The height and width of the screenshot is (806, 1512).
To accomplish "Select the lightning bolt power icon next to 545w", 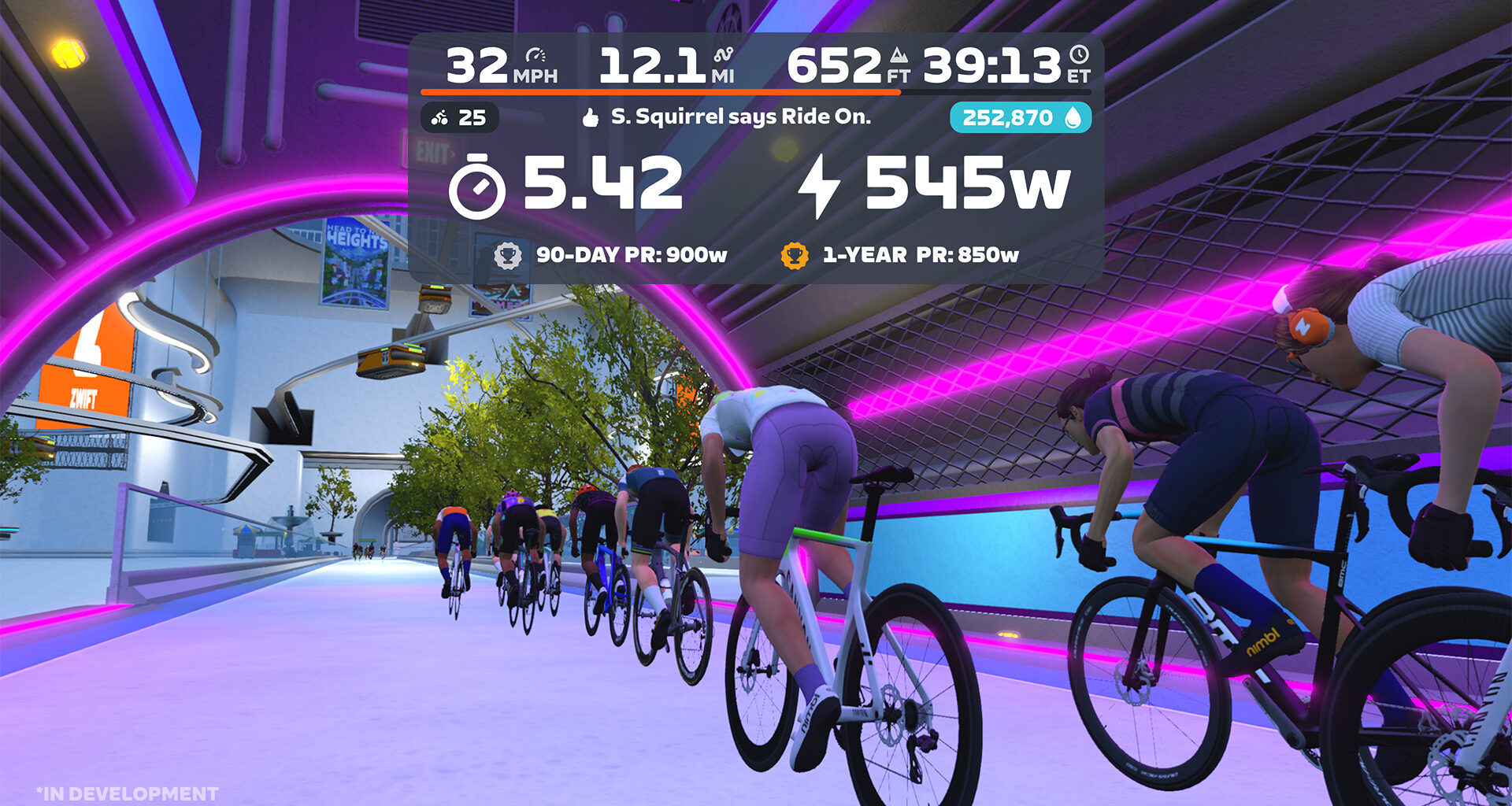I will coord(819,186).
